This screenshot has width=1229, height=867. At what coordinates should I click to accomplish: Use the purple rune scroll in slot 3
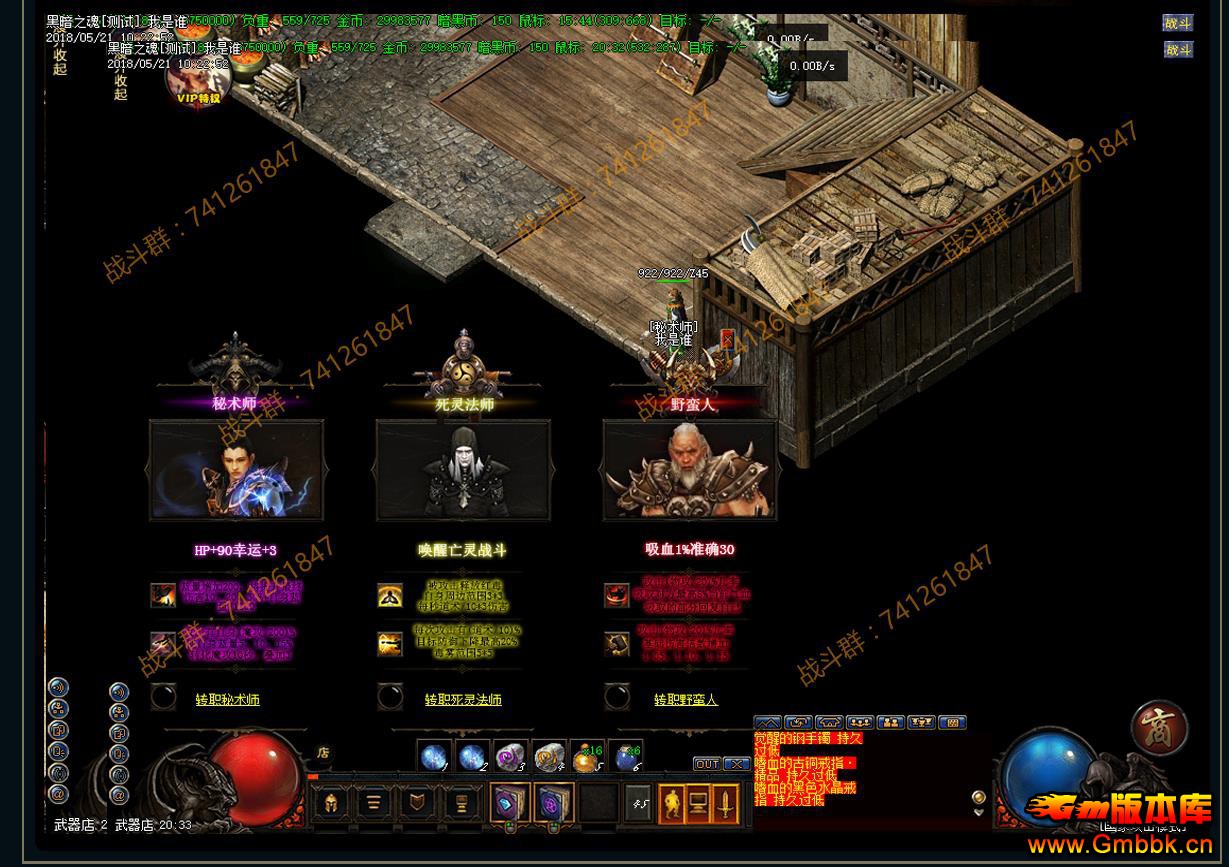(x=510, y=757)
